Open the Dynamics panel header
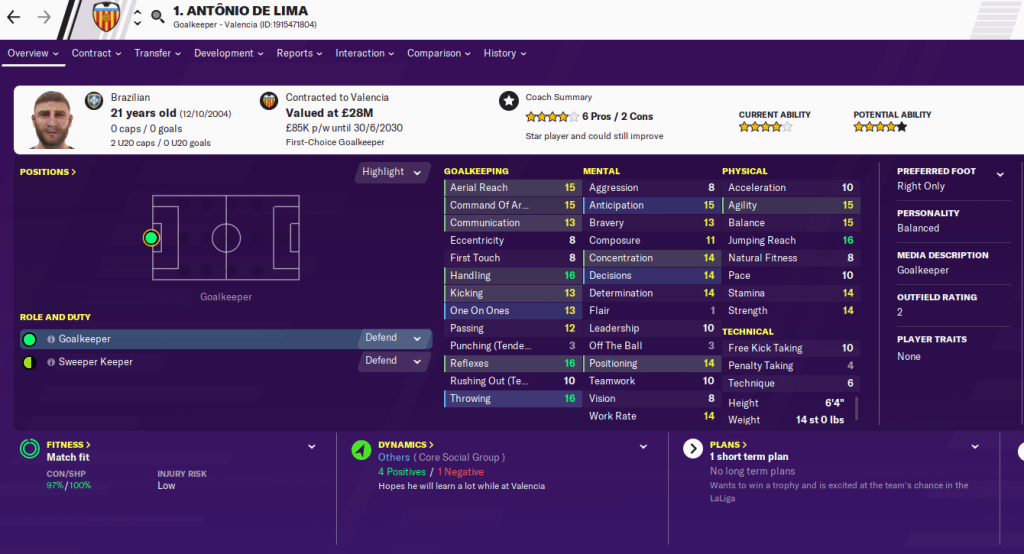The height and width of the screenshot is (554, 1024). pyautogui.click(x=405, y=444)
